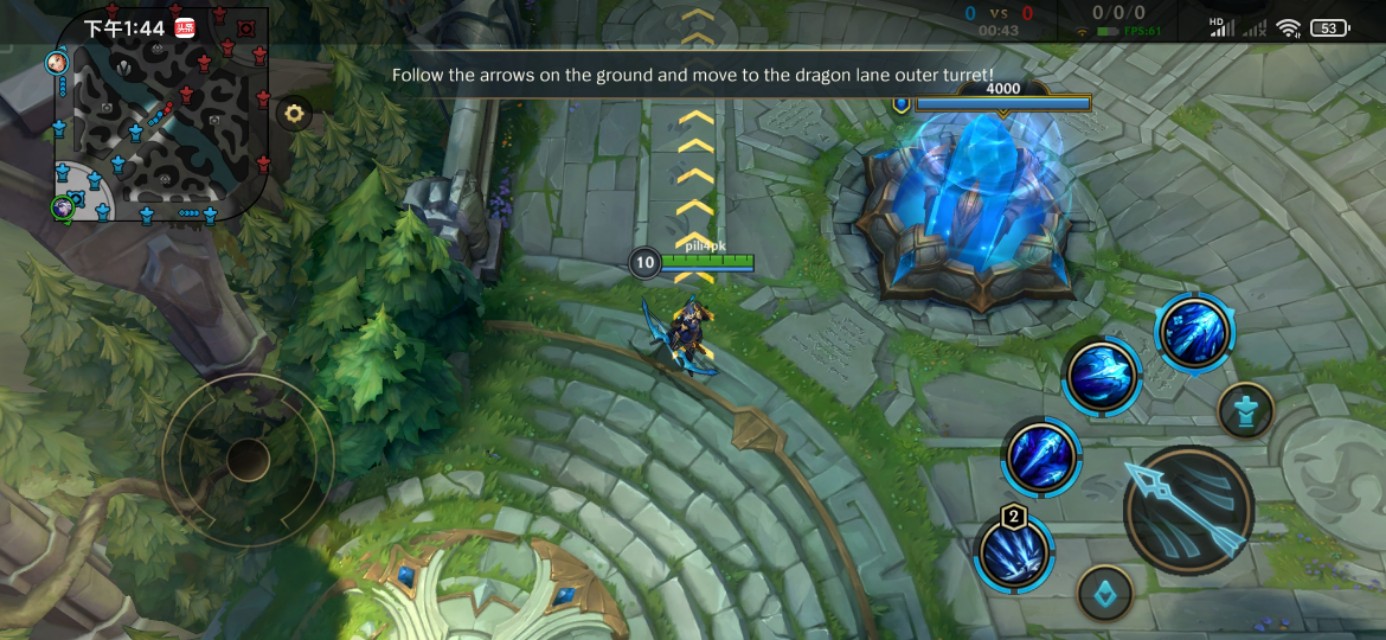Select the red-haired ally portrait beside the minimap
The height and width of the screenshot is (640, 1386).
pyautogui.click(x=56, y=63)
